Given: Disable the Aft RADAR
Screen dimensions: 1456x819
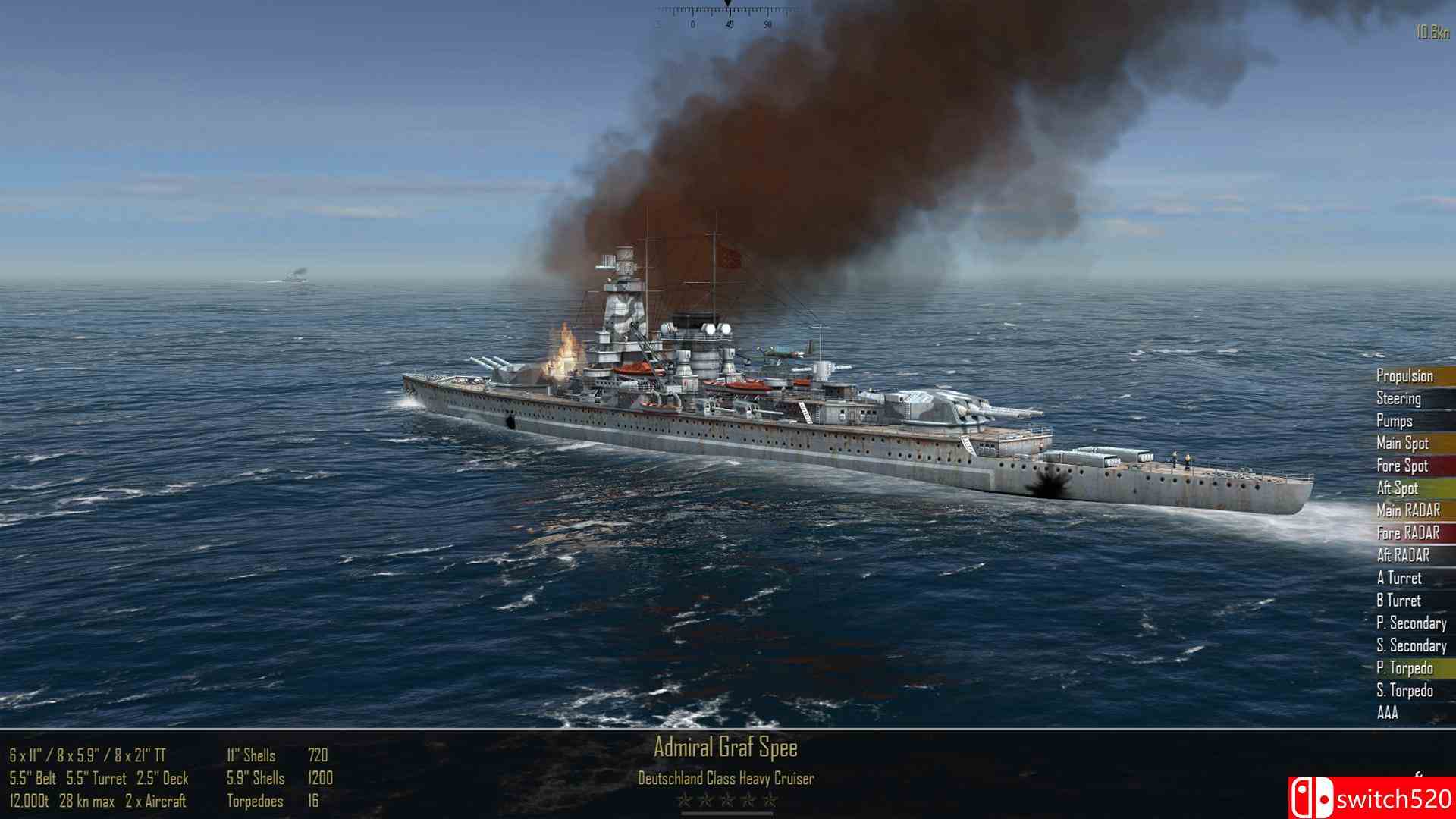Looking at the screenshot, I should click(1403, 556).
